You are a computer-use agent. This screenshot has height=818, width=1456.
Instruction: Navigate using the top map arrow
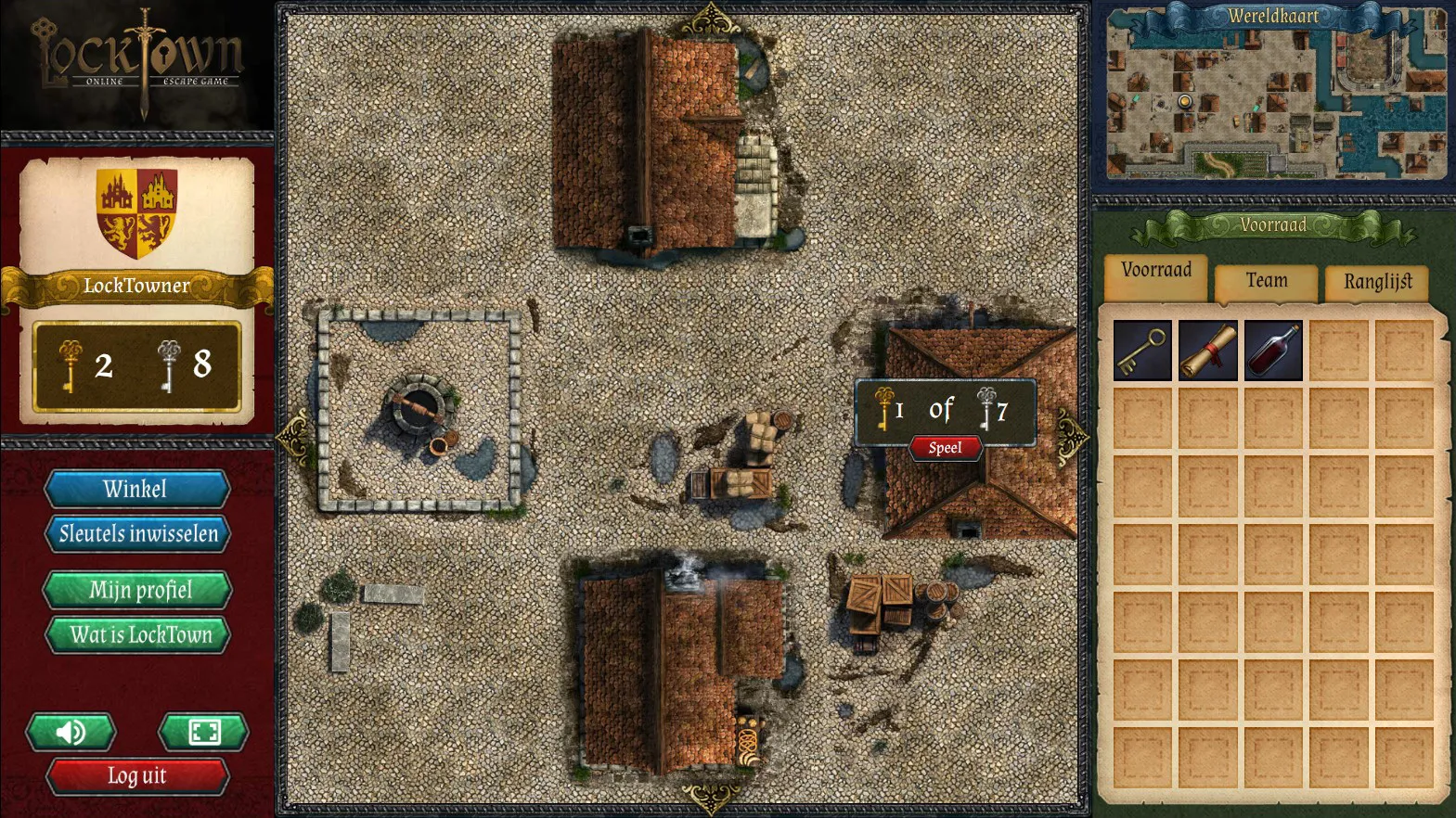(711, 19)
